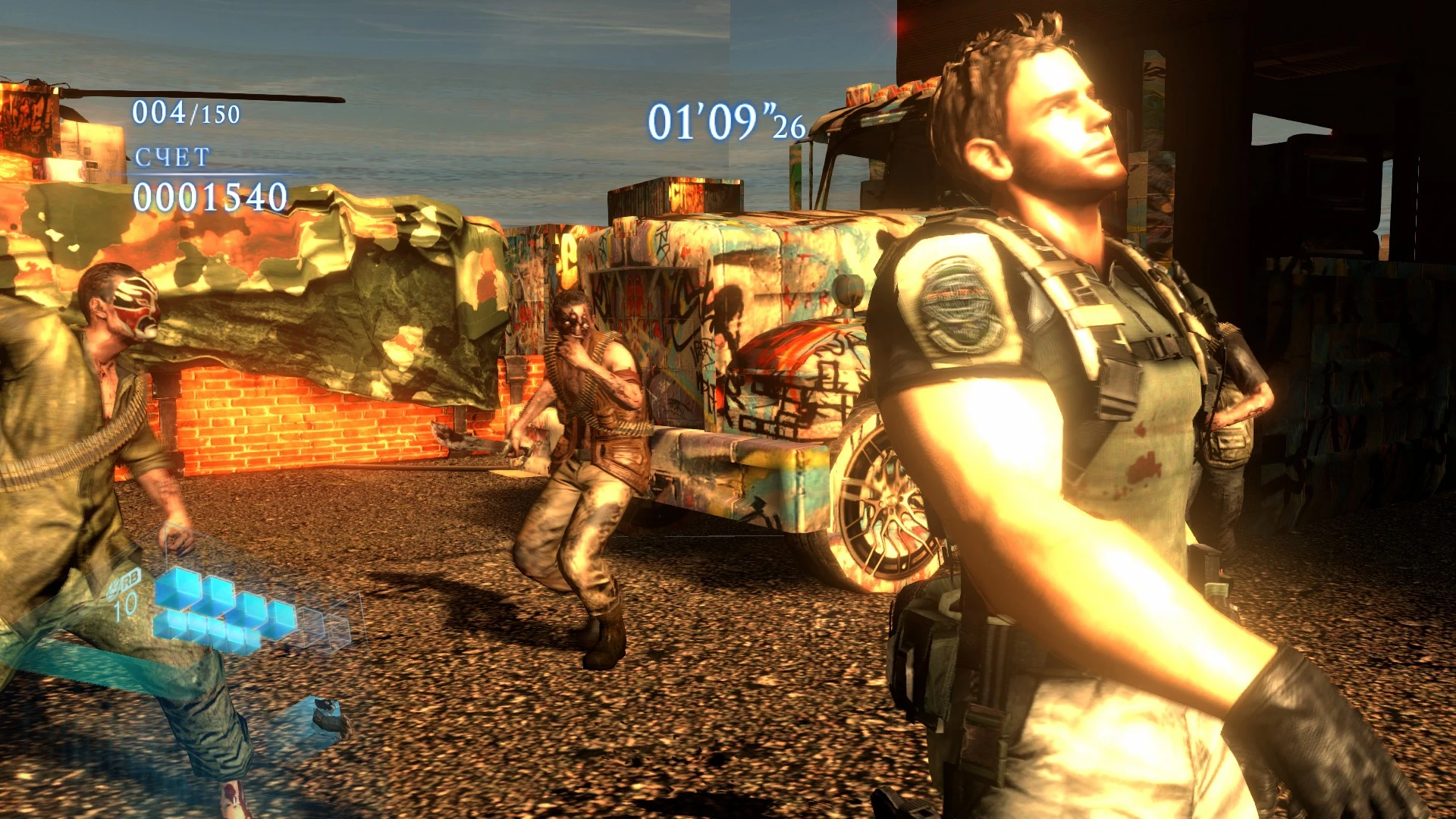Click the RB button prompt icon

coord(127,581)
